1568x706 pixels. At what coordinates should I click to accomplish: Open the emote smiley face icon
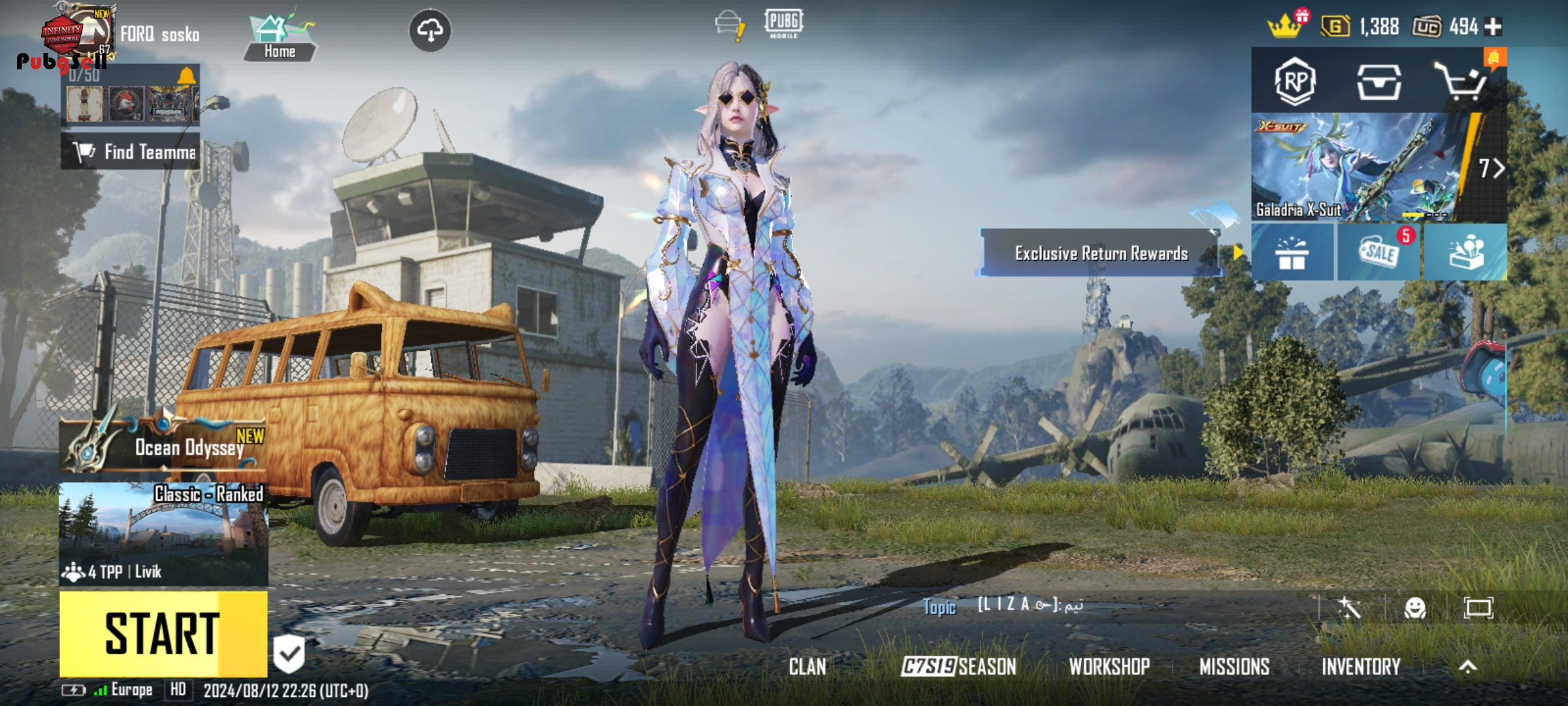[x=1414, y=609]
